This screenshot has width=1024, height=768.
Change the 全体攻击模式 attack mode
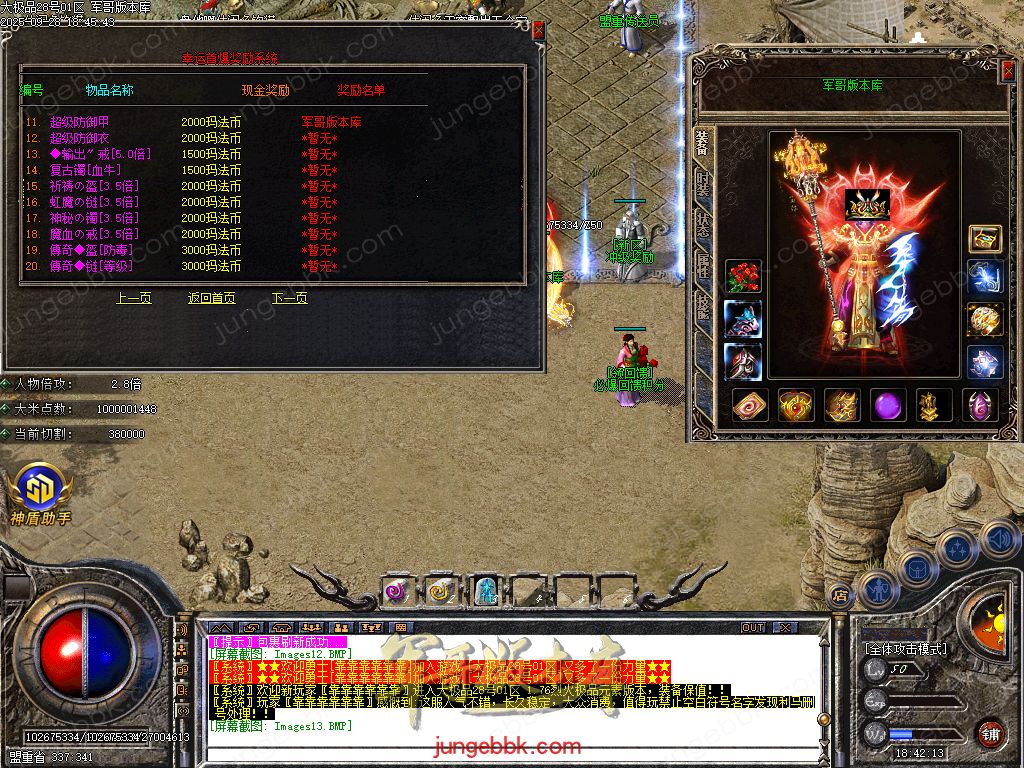[x=905, y=649]
